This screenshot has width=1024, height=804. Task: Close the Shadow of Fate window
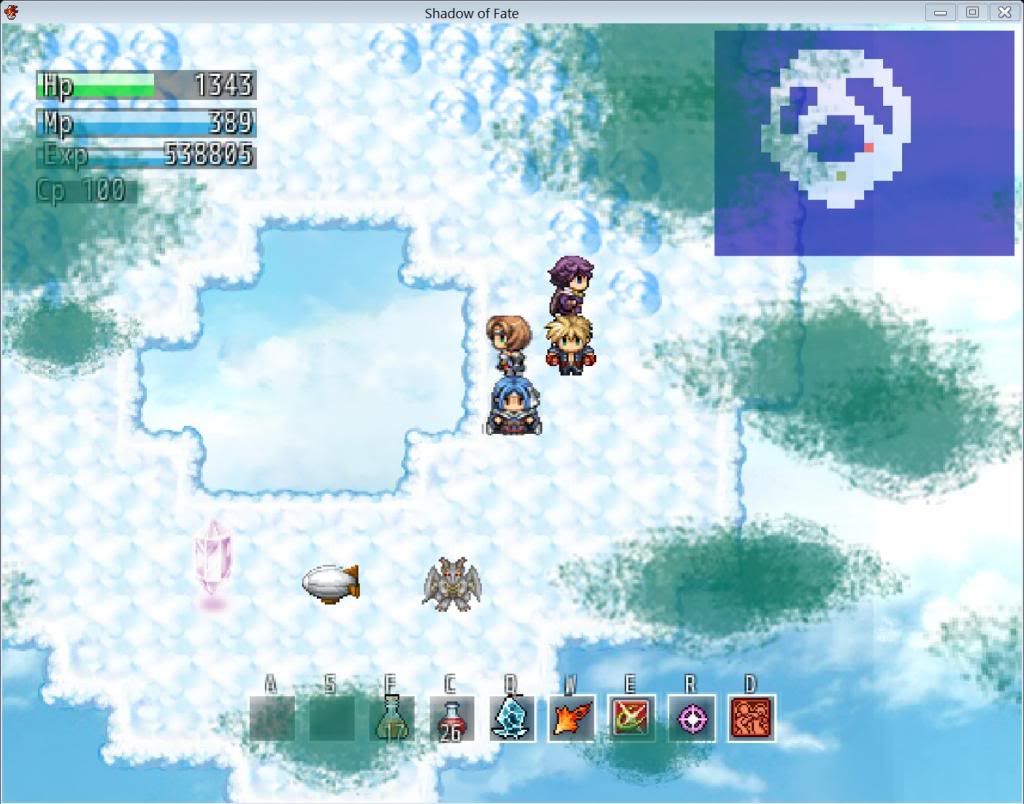pos(1003,12)
